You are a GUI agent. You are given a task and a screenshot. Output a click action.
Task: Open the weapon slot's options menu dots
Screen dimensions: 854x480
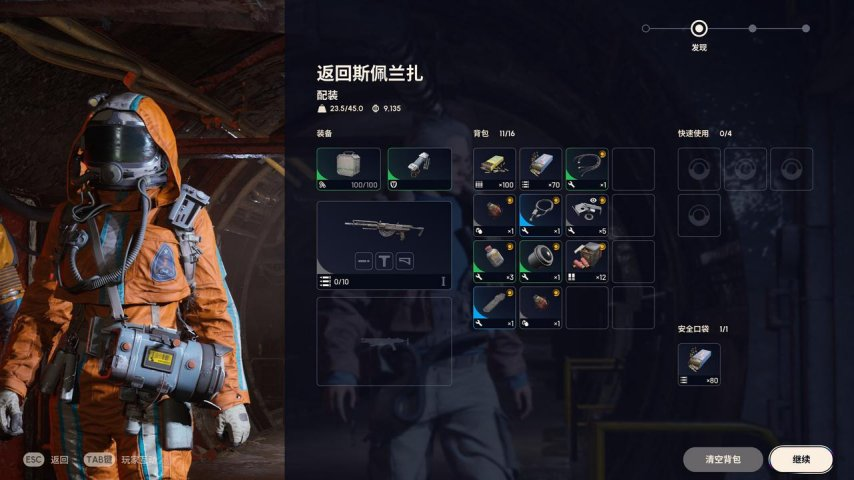point(443,281)
